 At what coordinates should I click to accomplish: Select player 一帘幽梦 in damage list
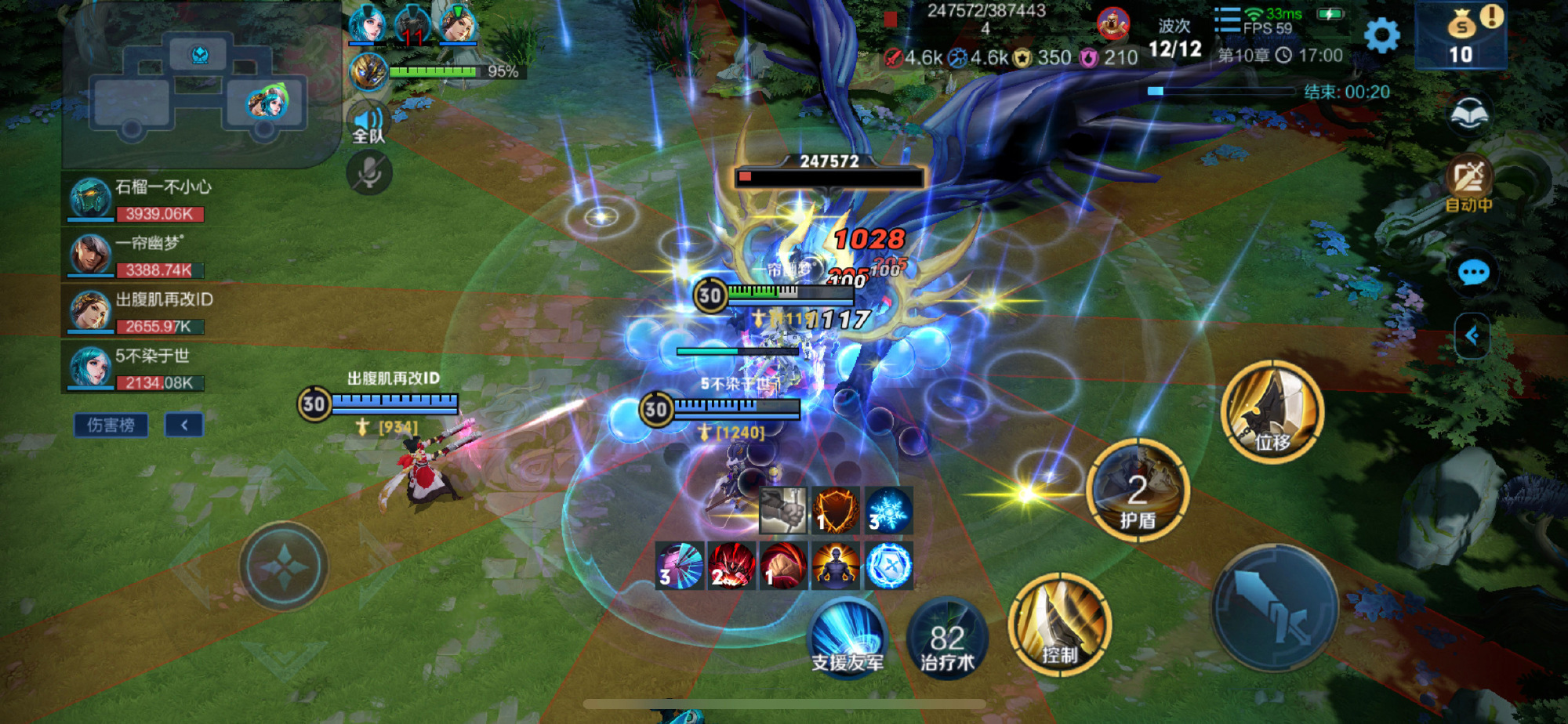pyautogui.click(x=137, y=255)
